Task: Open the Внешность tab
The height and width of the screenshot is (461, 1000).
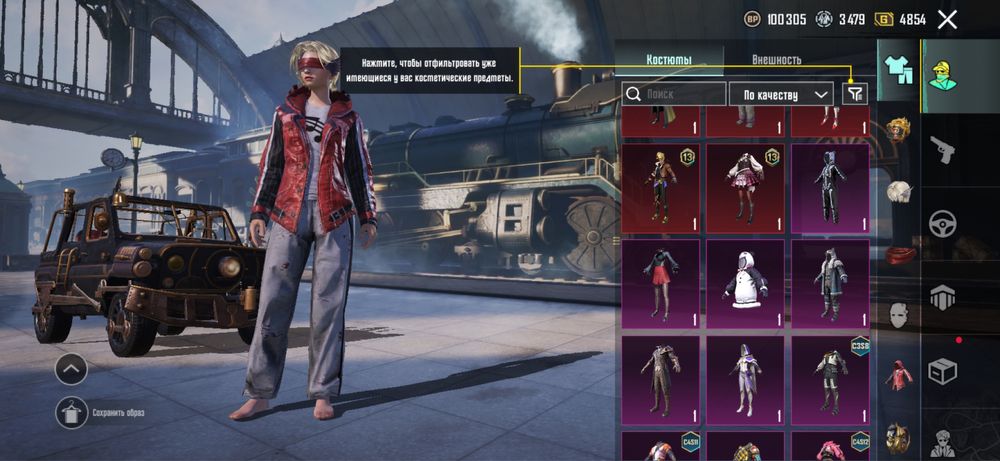Action: (x=776, y=59)
